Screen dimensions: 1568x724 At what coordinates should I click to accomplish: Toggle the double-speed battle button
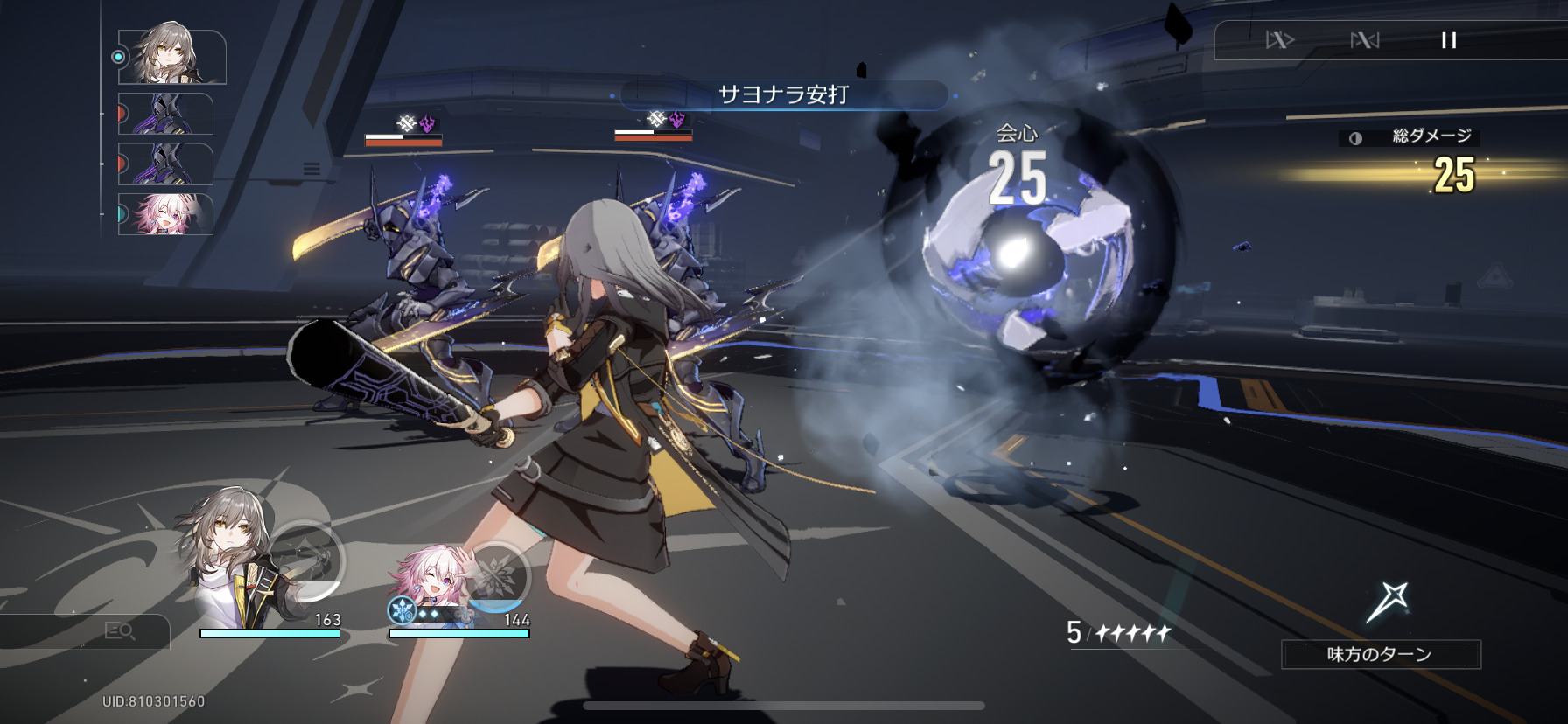pyautogui.click(x=1279, y=40)
